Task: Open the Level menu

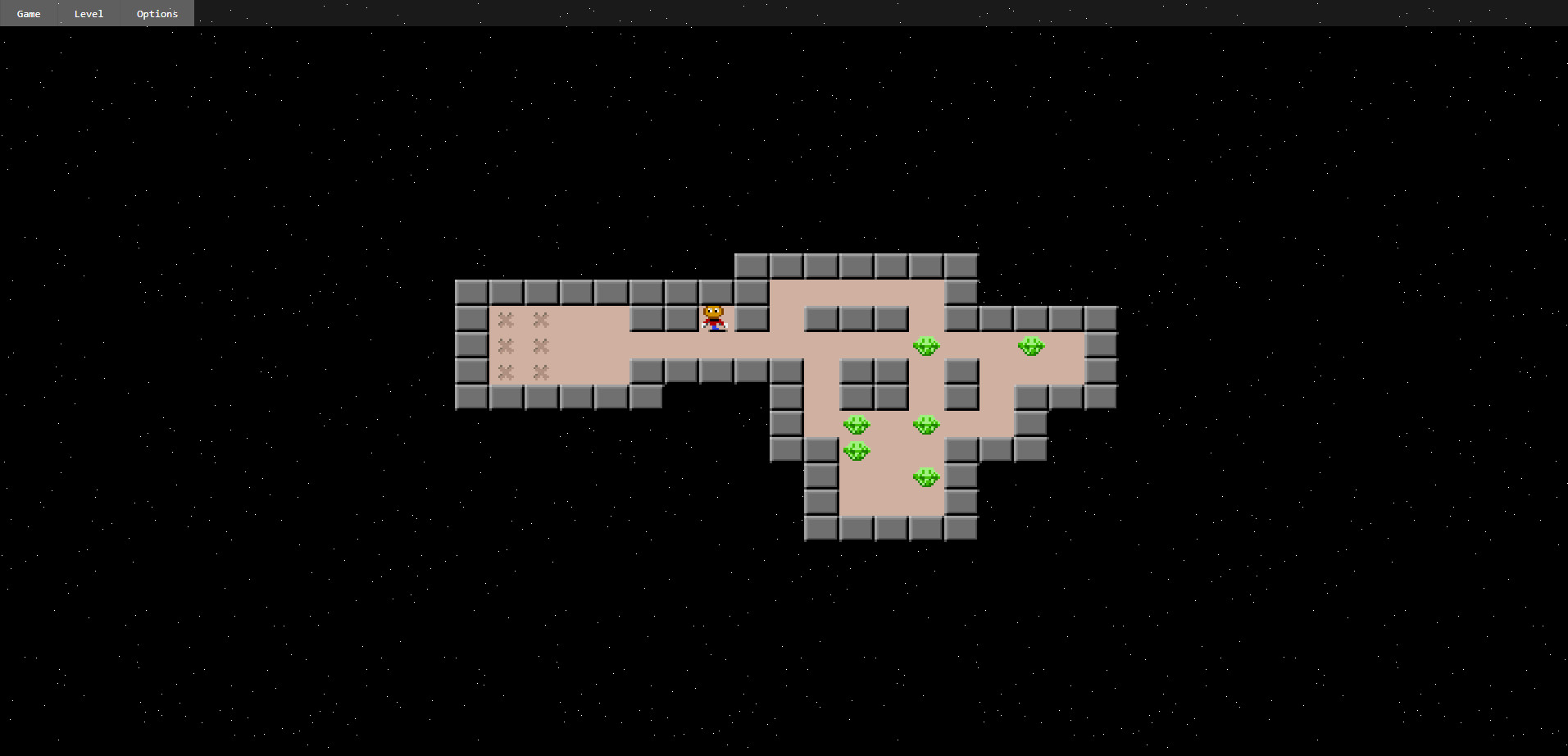Action: pos(88,13)
